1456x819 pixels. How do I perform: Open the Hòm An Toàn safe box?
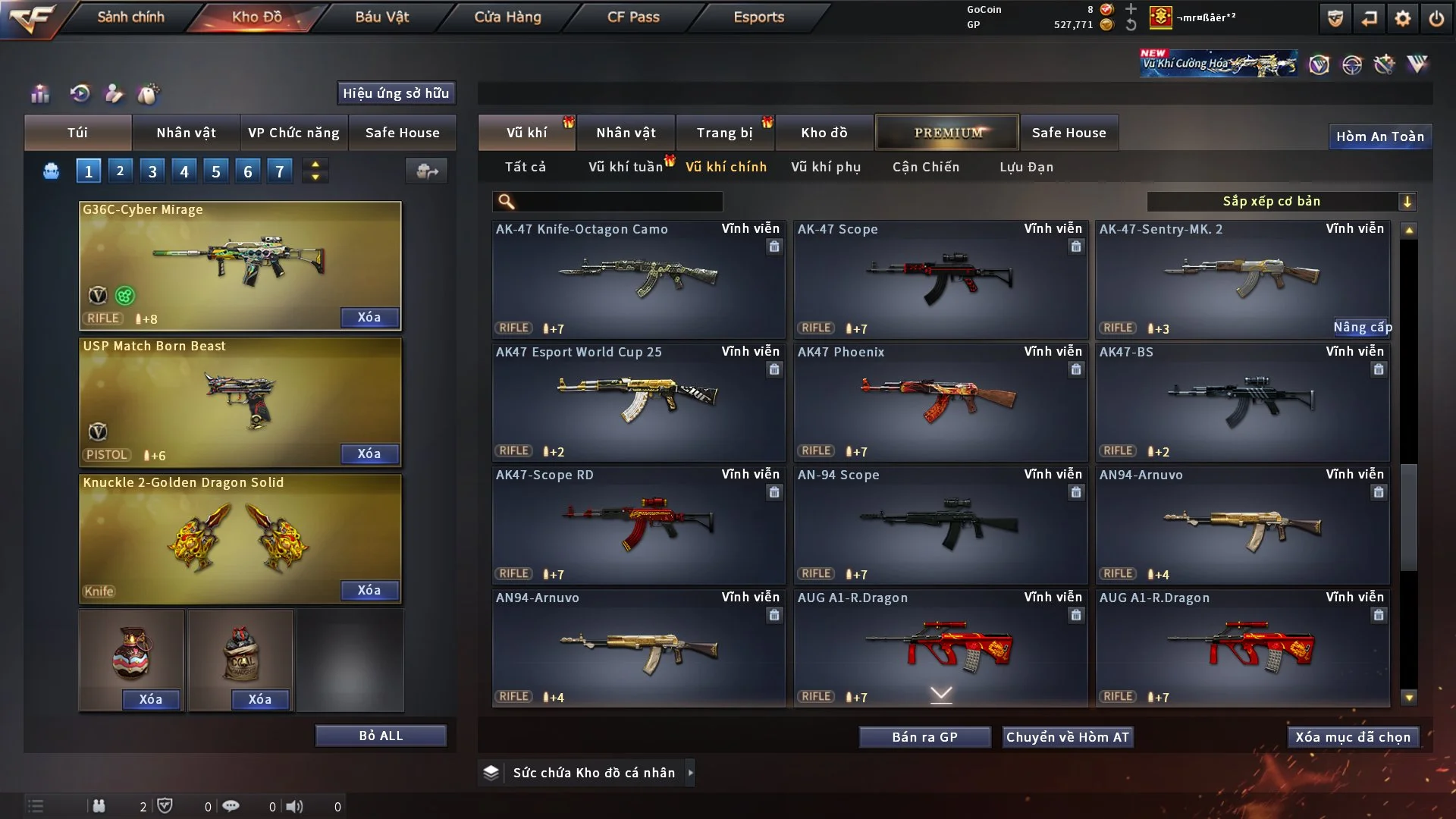pyautogui.click(x=1379, y=136)
